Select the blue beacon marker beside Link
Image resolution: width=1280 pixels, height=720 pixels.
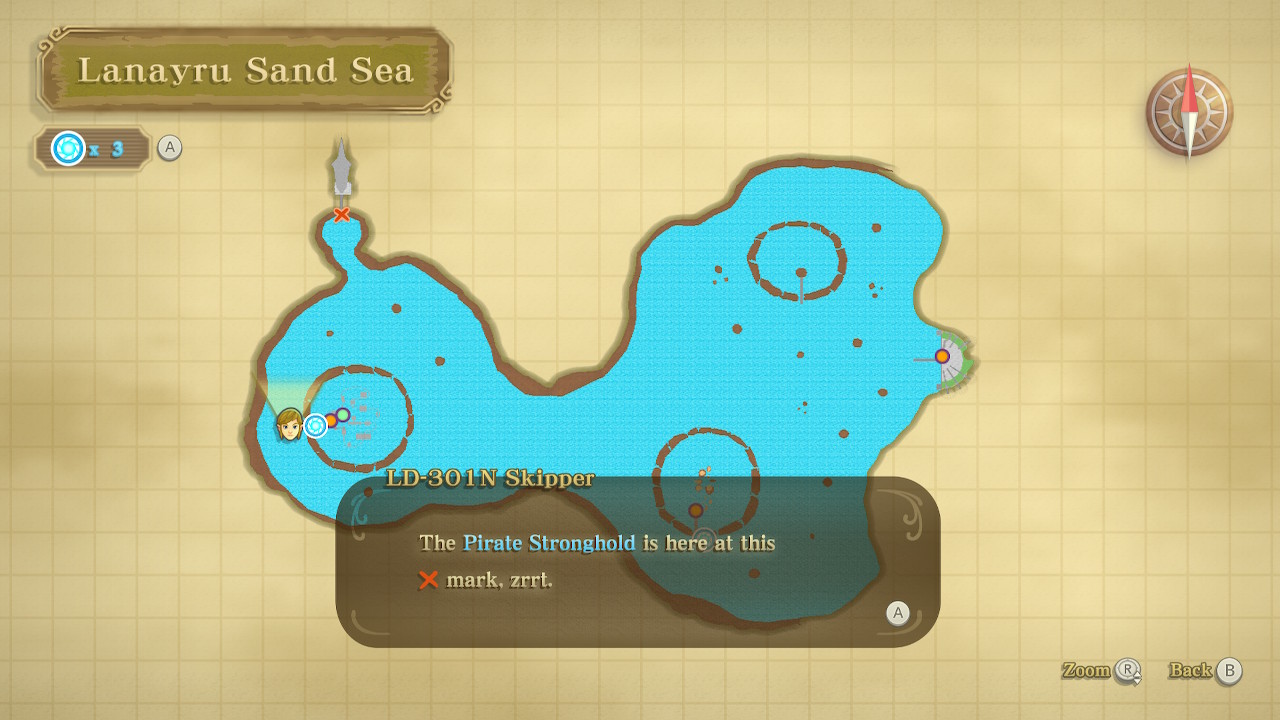click(x=316, y=426)
